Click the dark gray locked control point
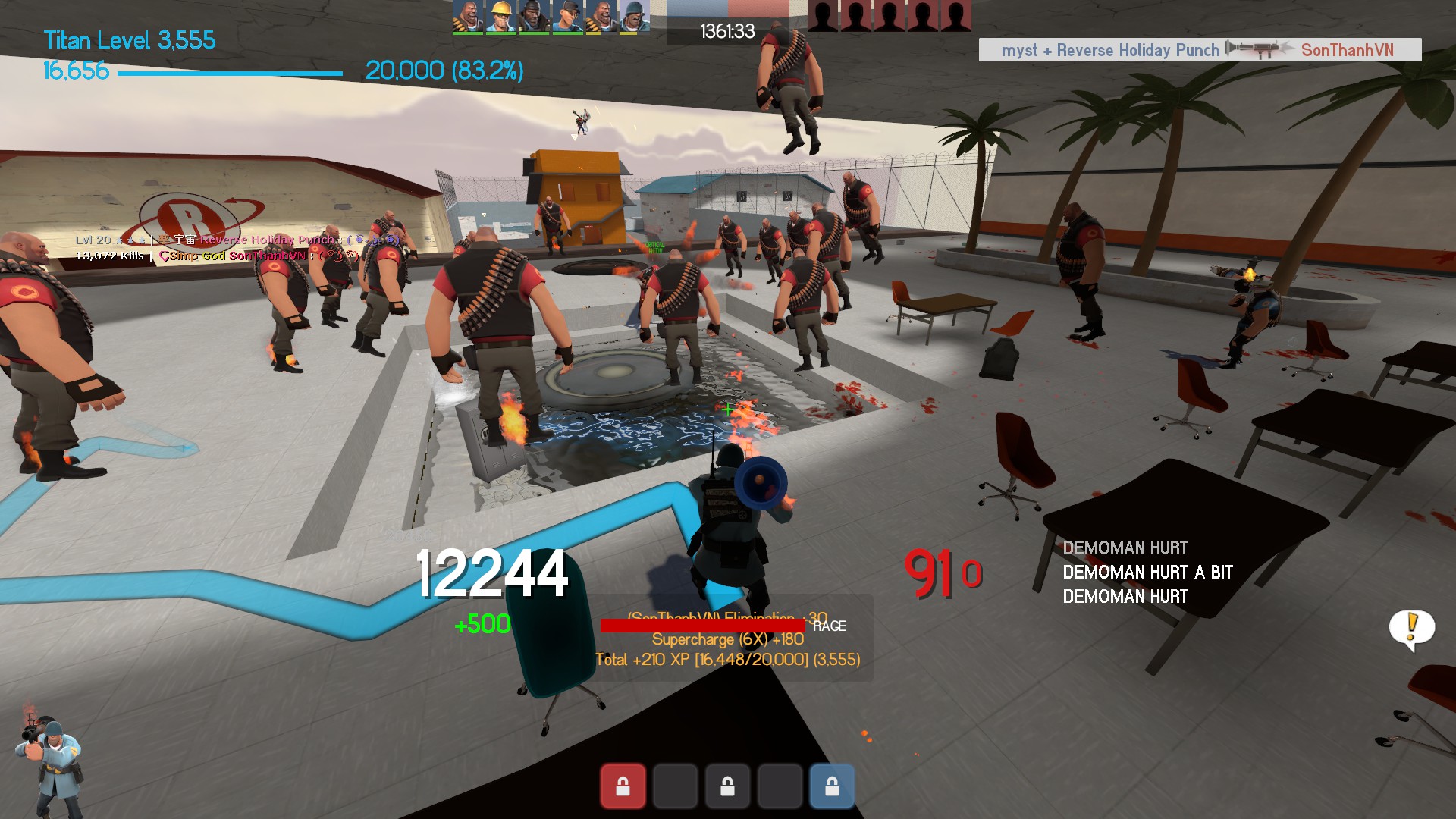This screenshot has height=819, width=1456. [x=727, y=786]
